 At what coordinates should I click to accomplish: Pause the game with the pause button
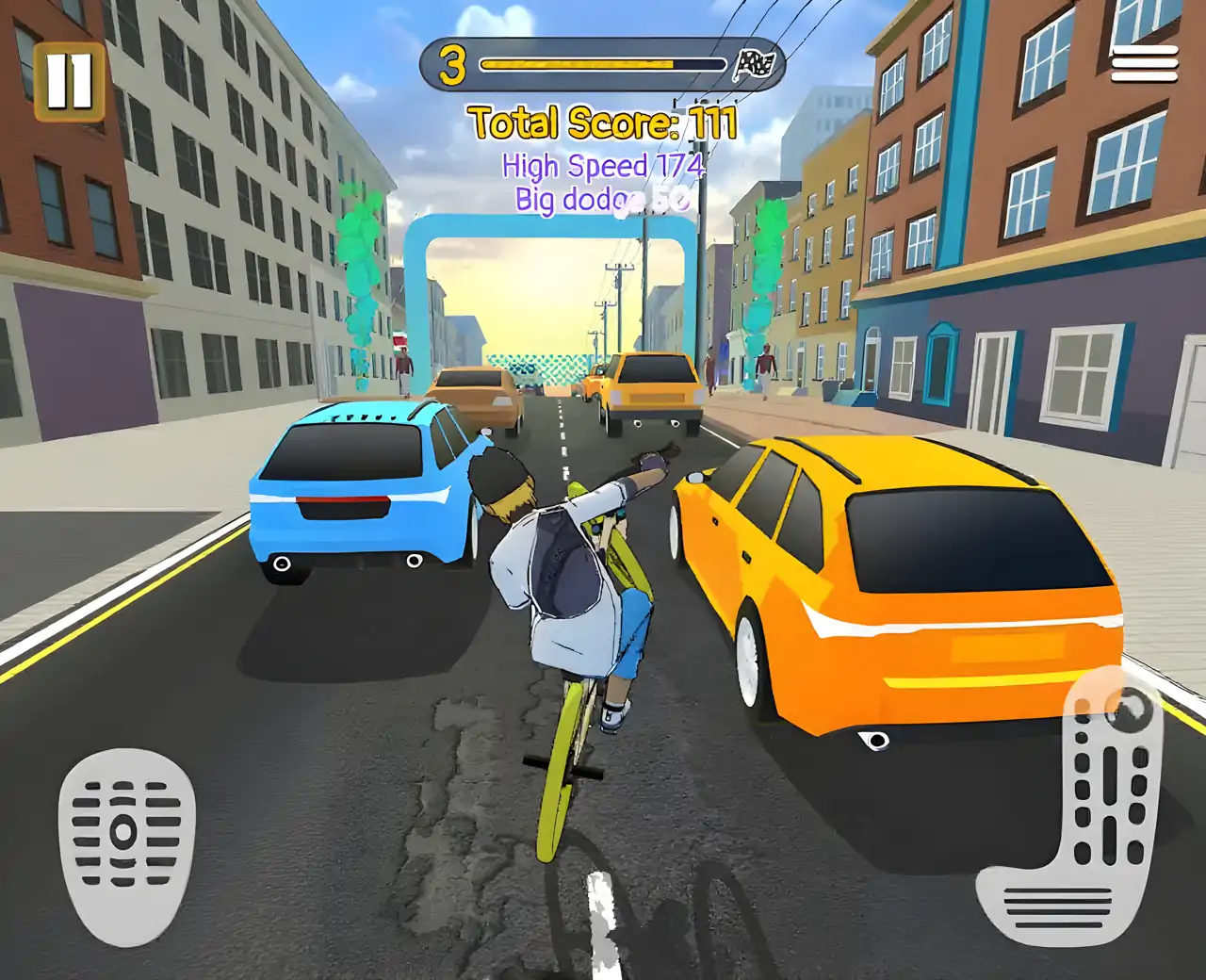point(69,82)
